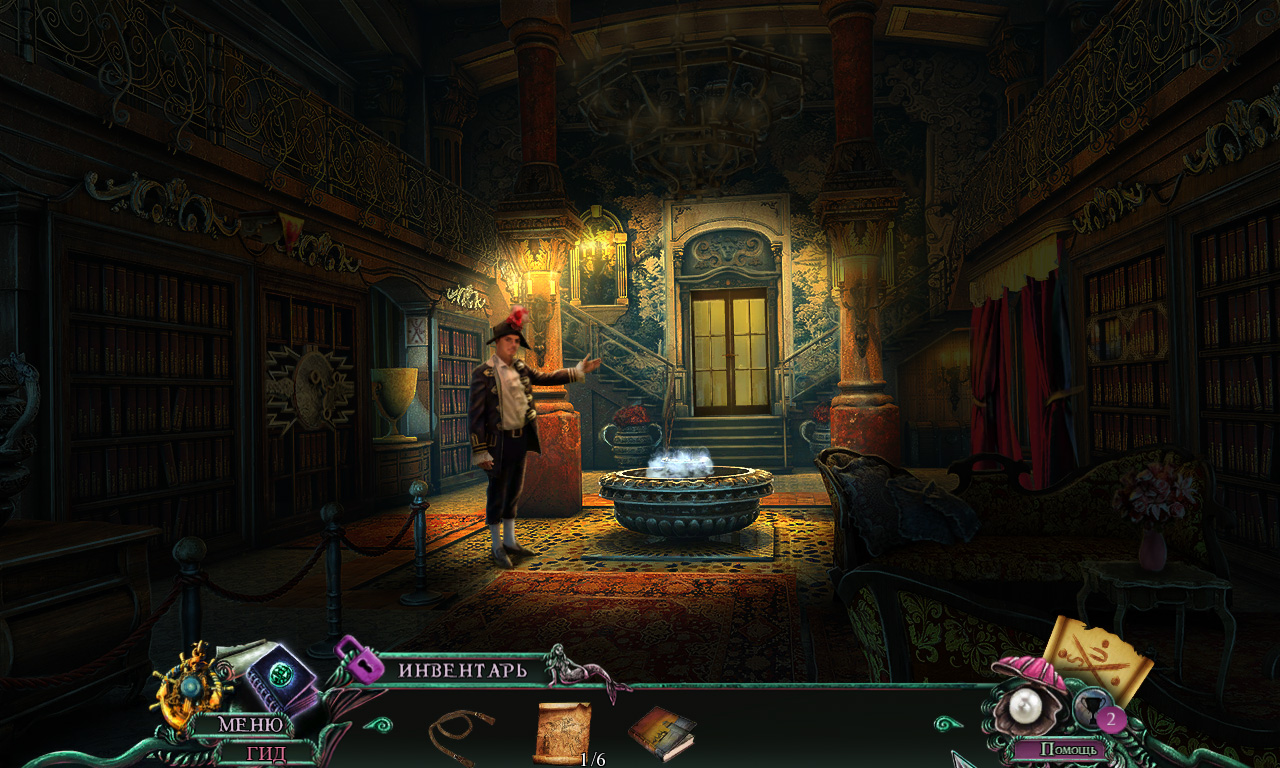Open the journal book with green emblem
This screenshot has width=1280, height=768.
[283, 678]
